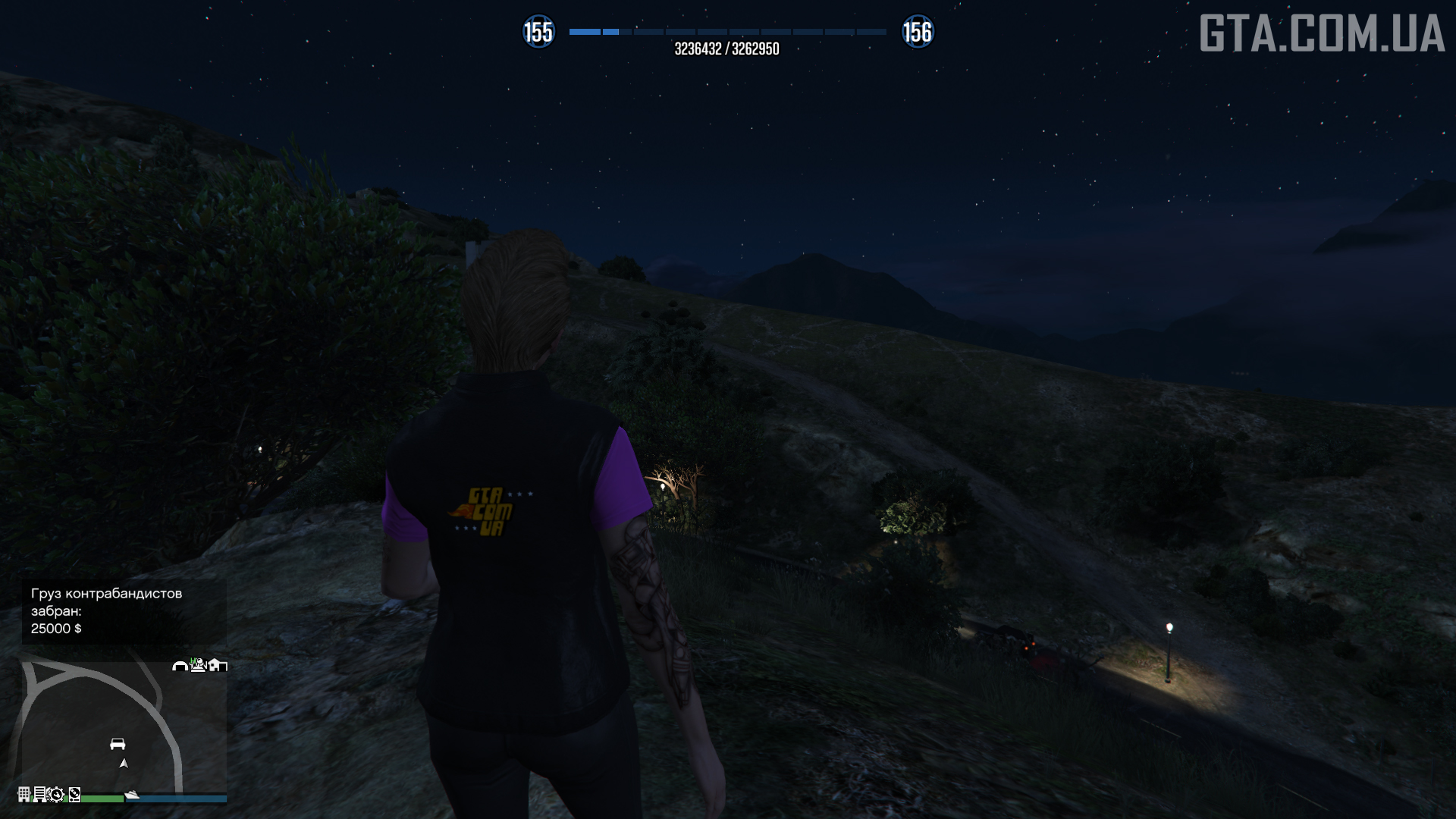Click the vinyl record blip on the minimap
1456x819 pixels.
tap(74, 795)
